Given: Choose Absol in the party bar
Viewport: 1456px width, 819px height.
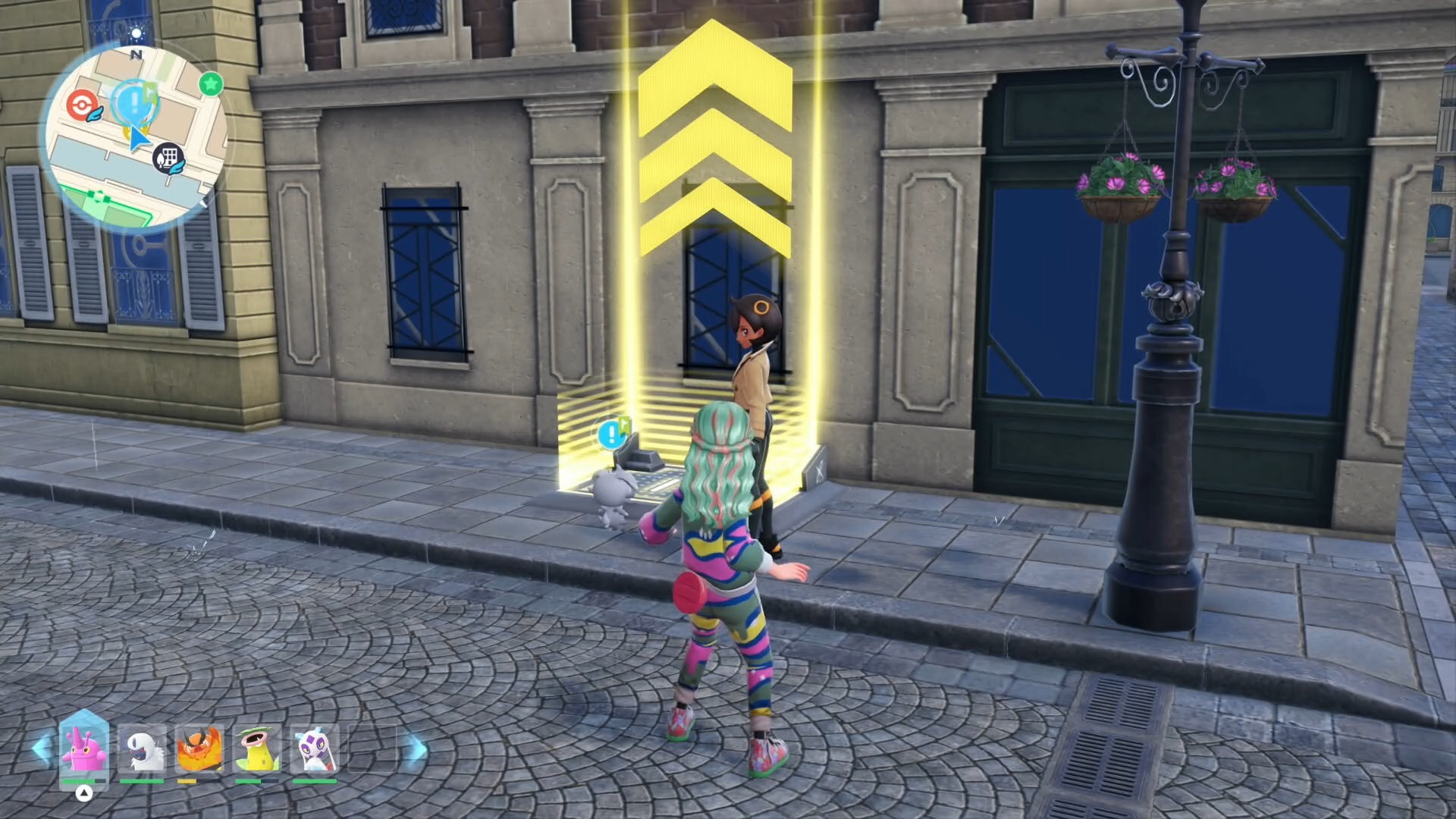Looking at the screenshot, I should [x=142, y=749].
